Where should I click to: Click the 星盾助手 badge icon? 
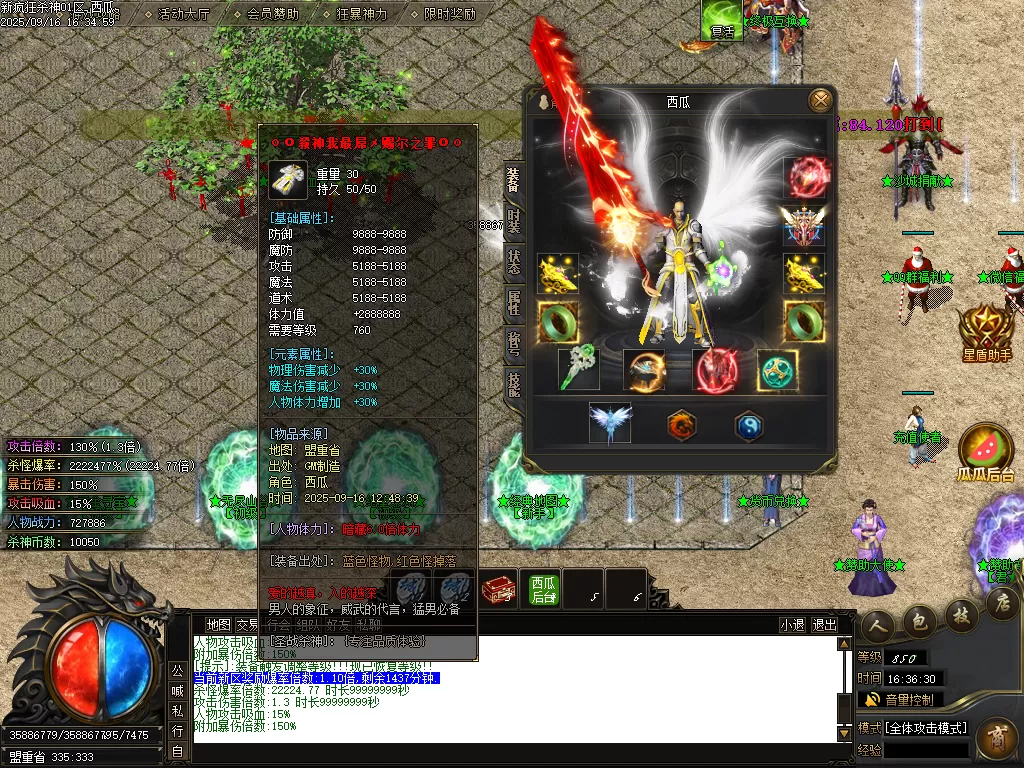[x=986, y=328]
